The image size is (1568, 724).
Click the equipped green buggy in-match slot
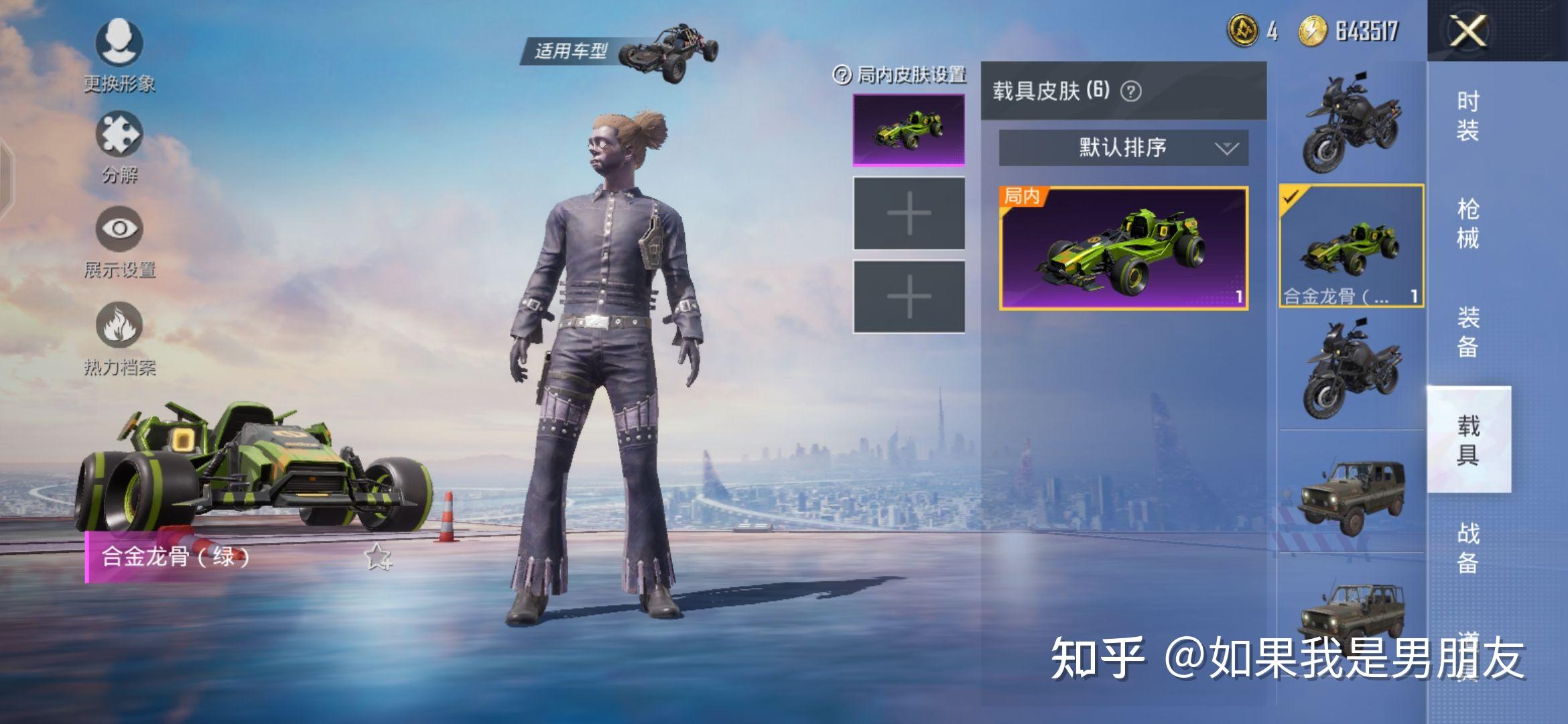coord(909,129)
